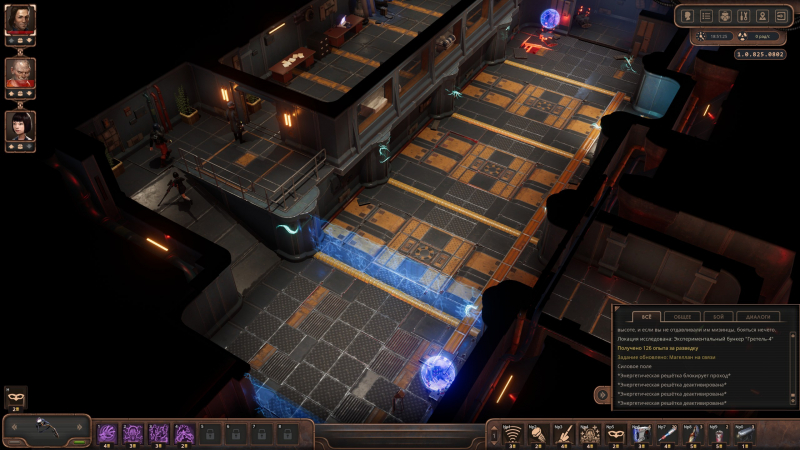The image size is (800, 450).
Task: Switch to the ВСЁ log tab
Action: [x=646, y=317]
